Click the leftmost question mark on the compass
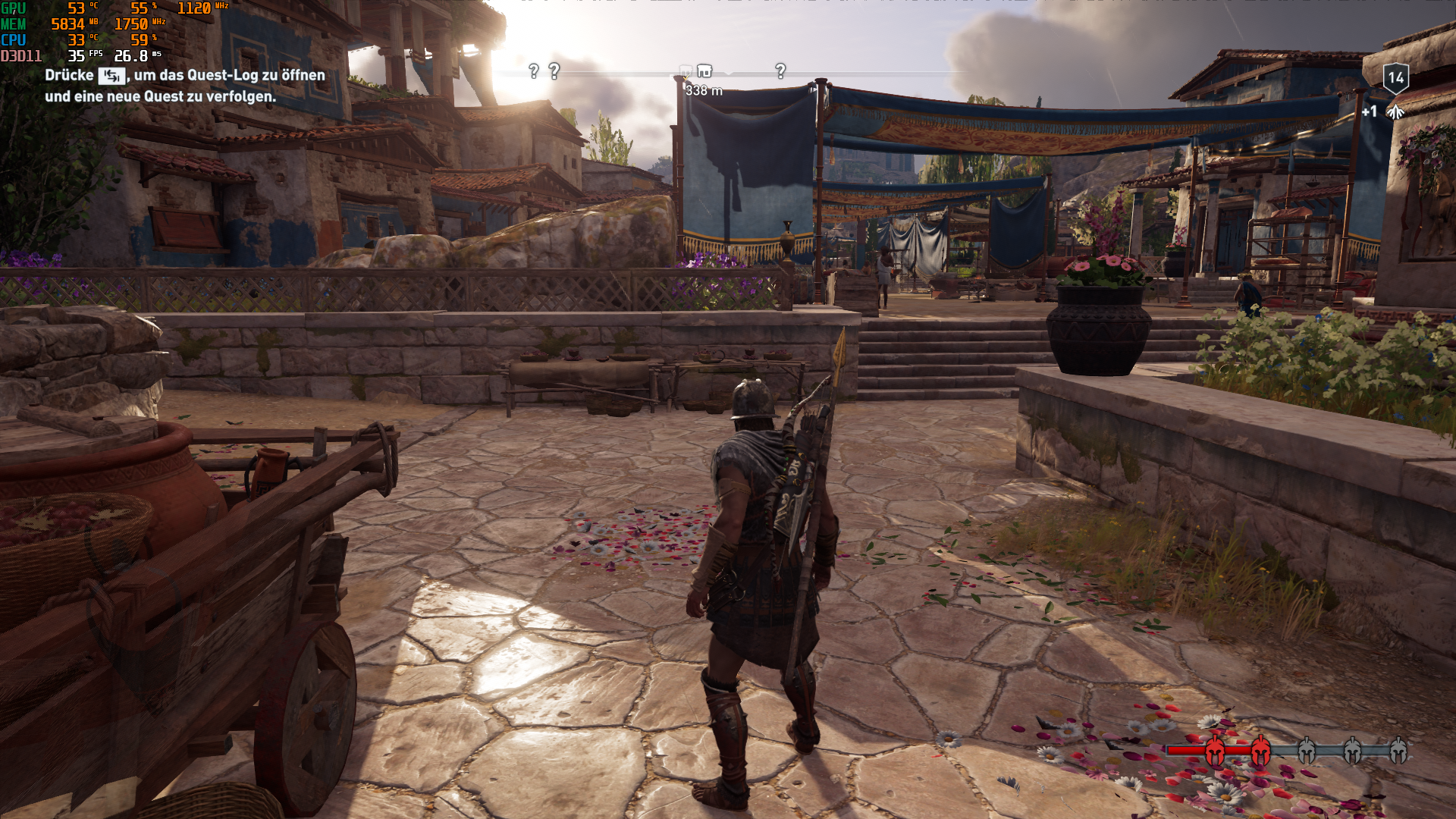Viewport: 1456px width, 819px height. click(x=534, y=71)
